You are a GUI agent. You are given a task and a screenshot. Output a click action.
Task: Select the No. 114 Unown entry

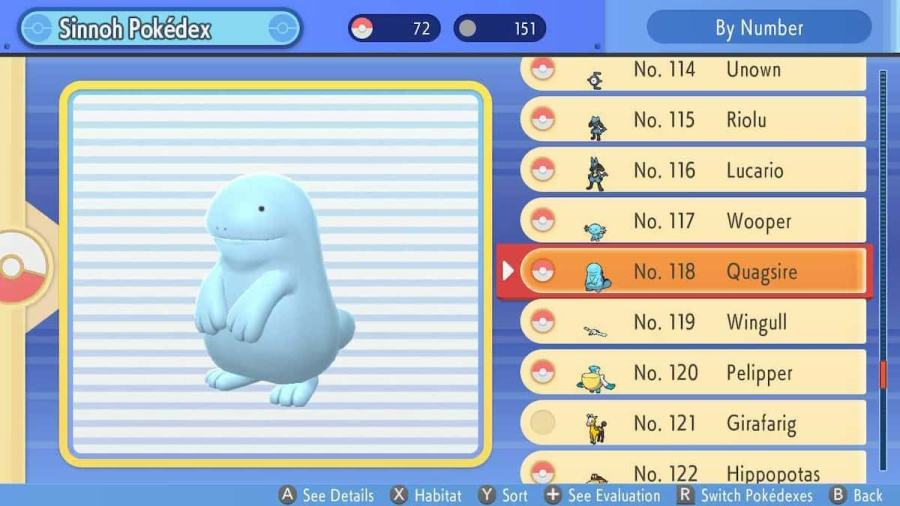(x=693, y=71)
